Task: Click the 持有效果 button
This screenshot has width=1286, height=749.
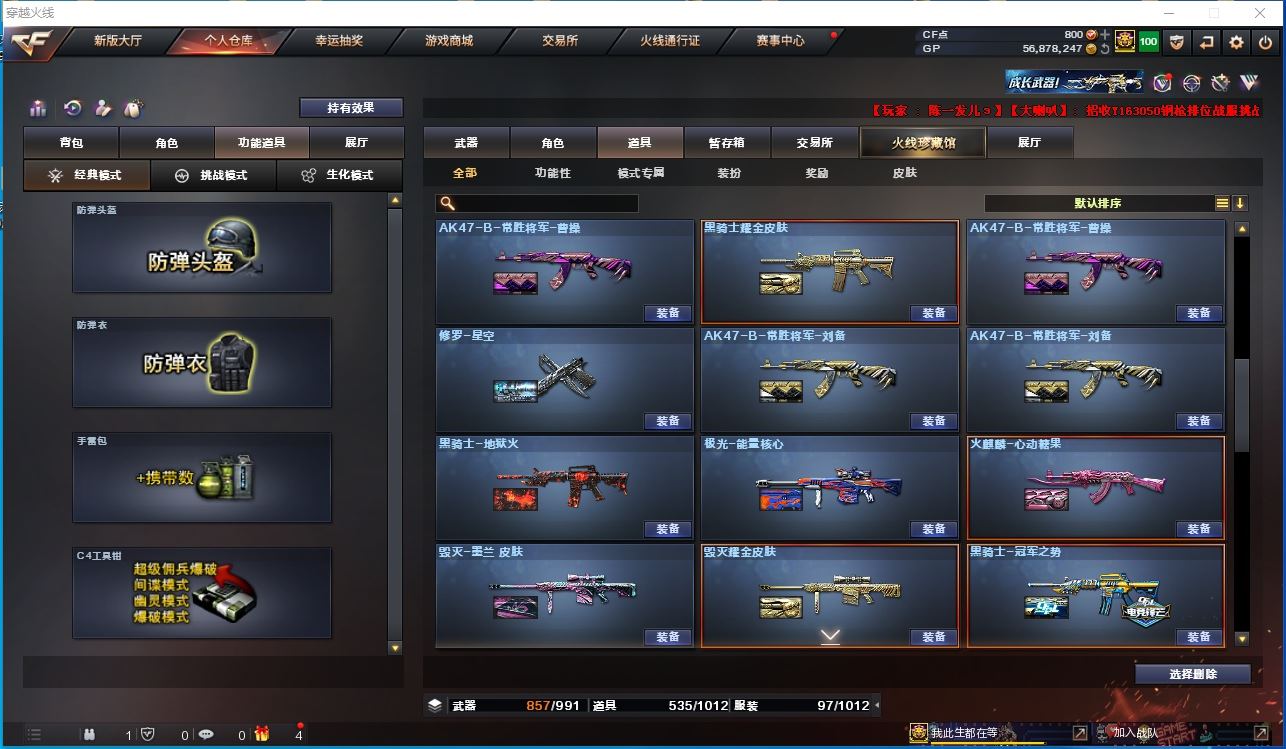Action: (x=351, y=108)
